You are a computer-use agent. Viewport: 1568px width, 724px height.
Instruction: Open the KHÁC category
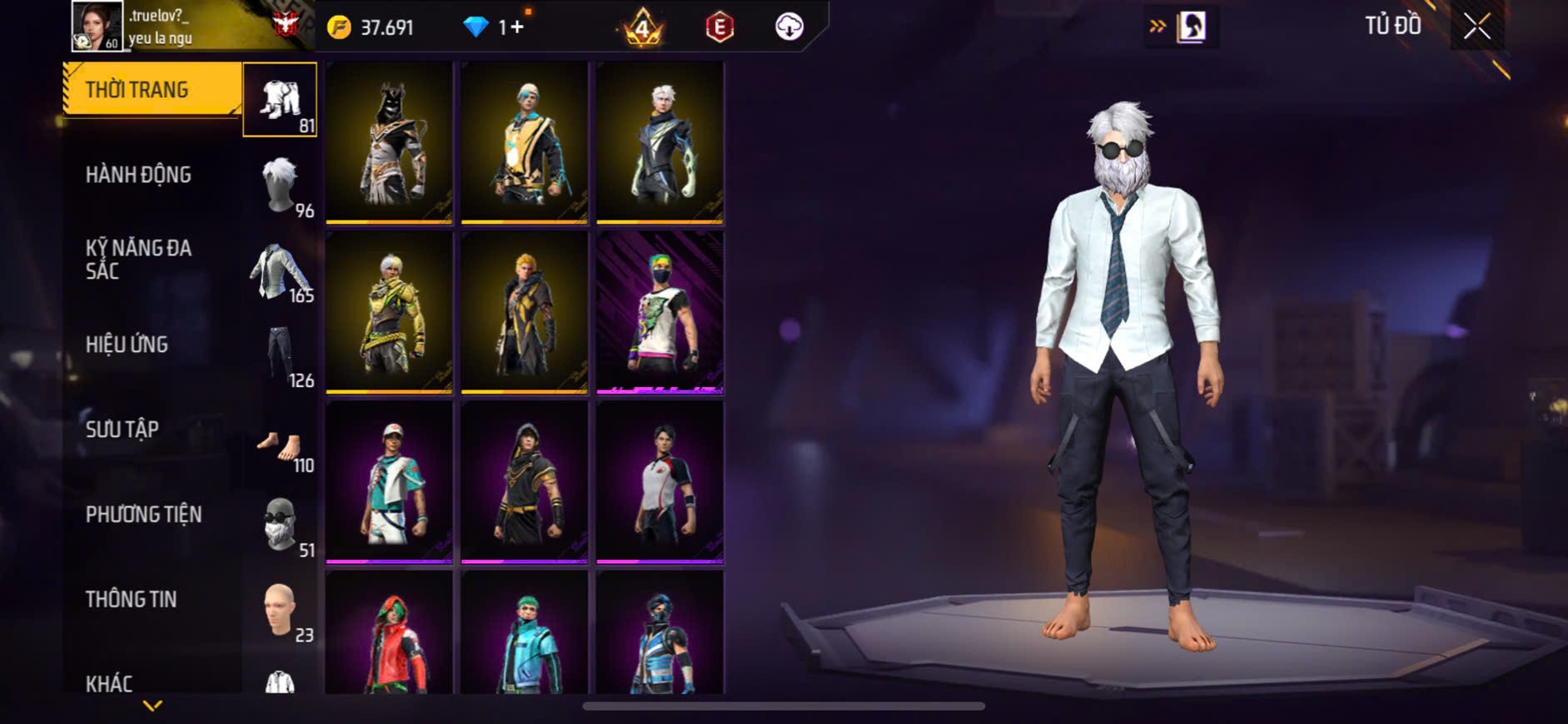[x=109, y=683]
